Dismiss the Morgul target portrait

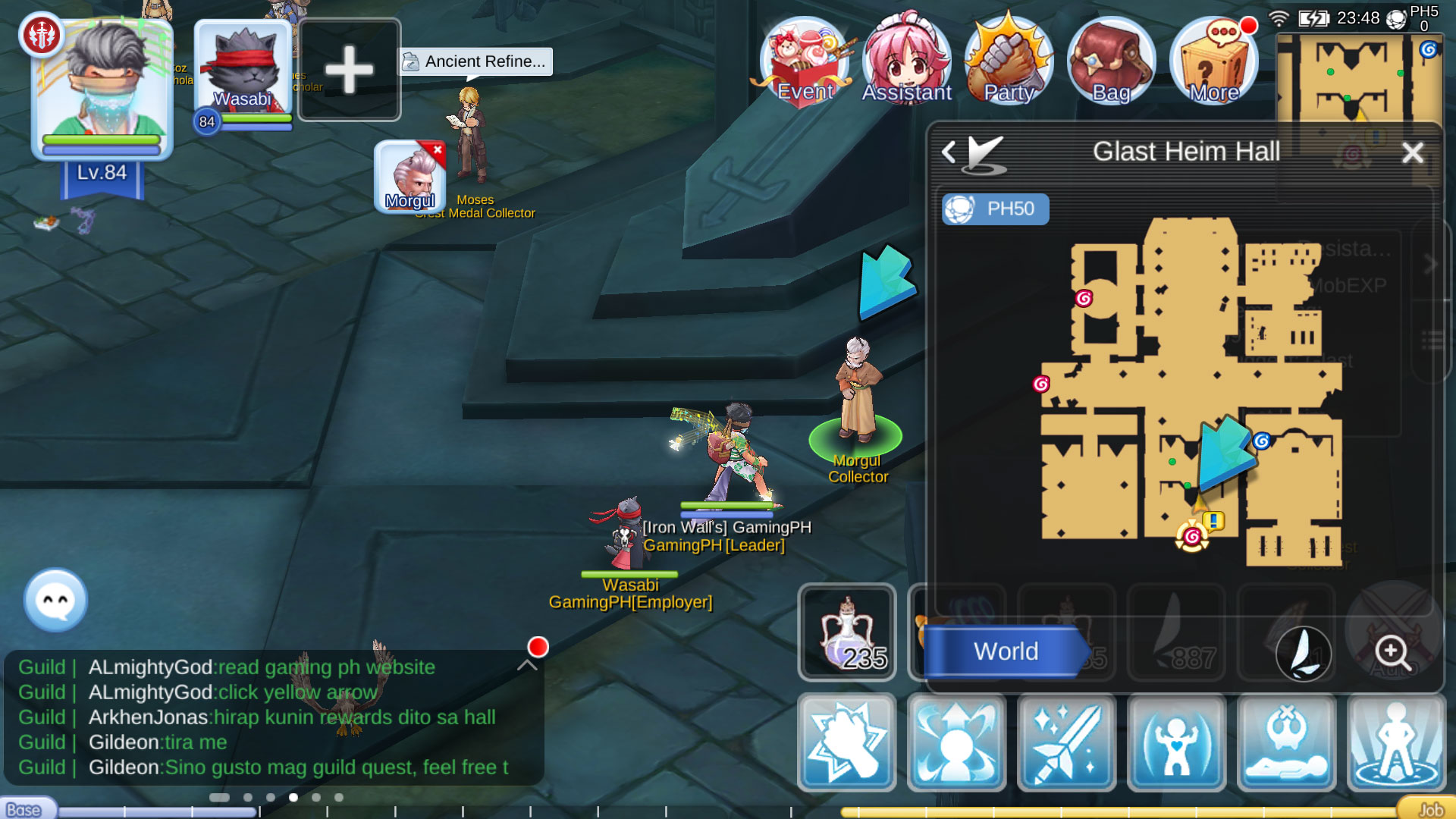(438, 150)
